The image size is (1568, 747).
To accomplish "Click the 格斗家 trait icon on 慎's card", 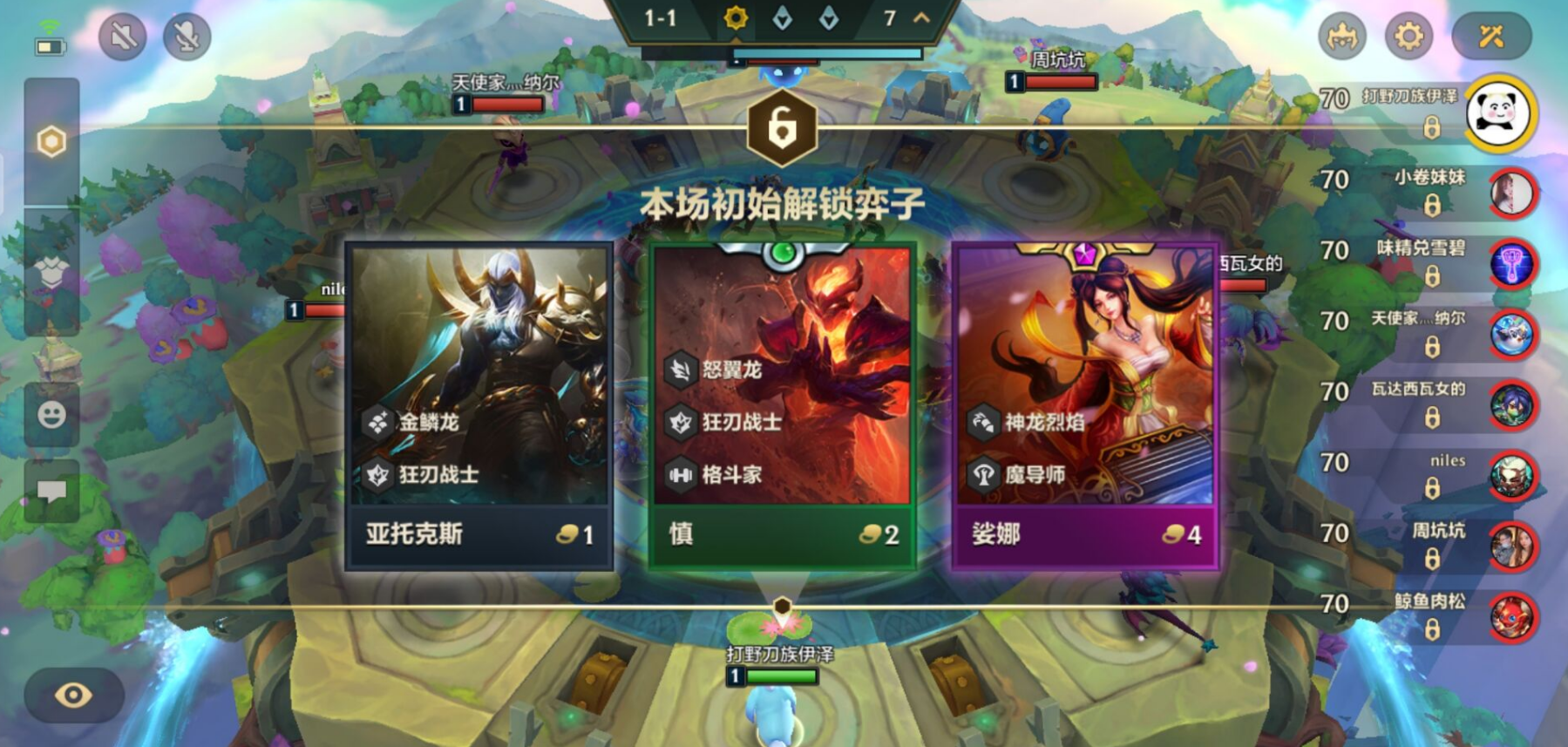I will pos(680,476).
